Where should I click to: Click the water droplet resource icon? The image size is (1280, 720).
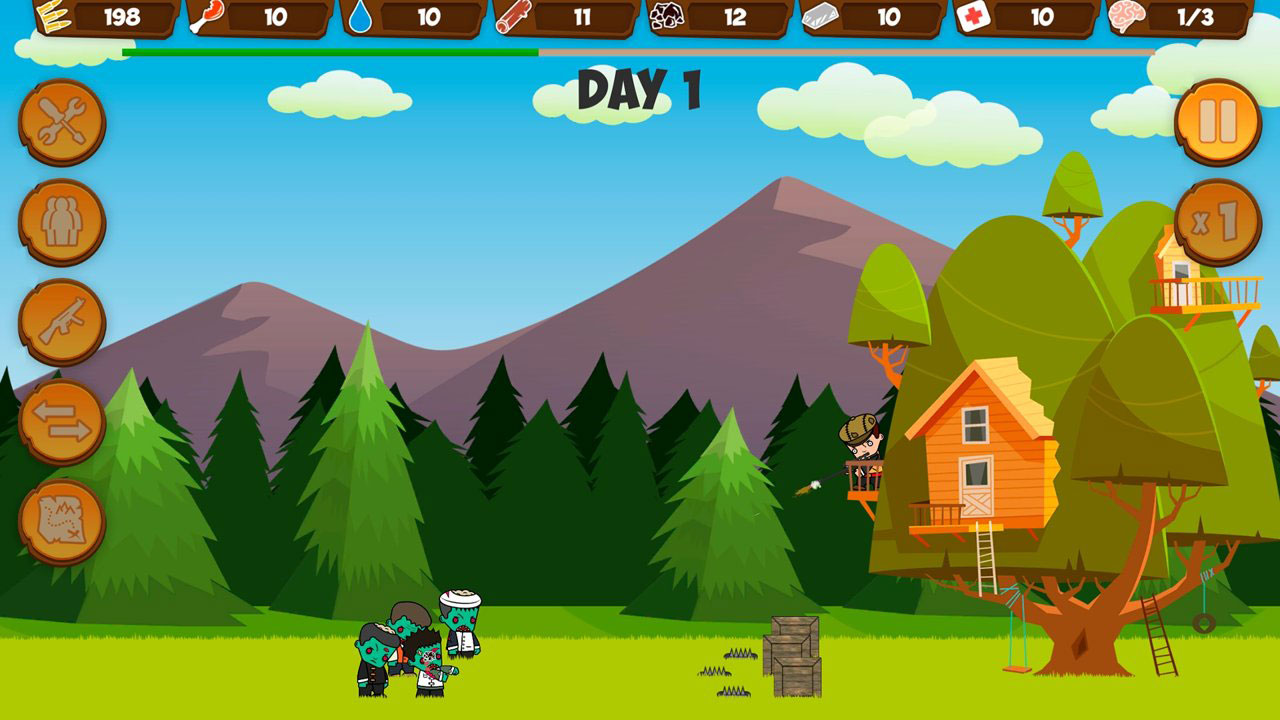pyautogui.click(x=360, y=16)
